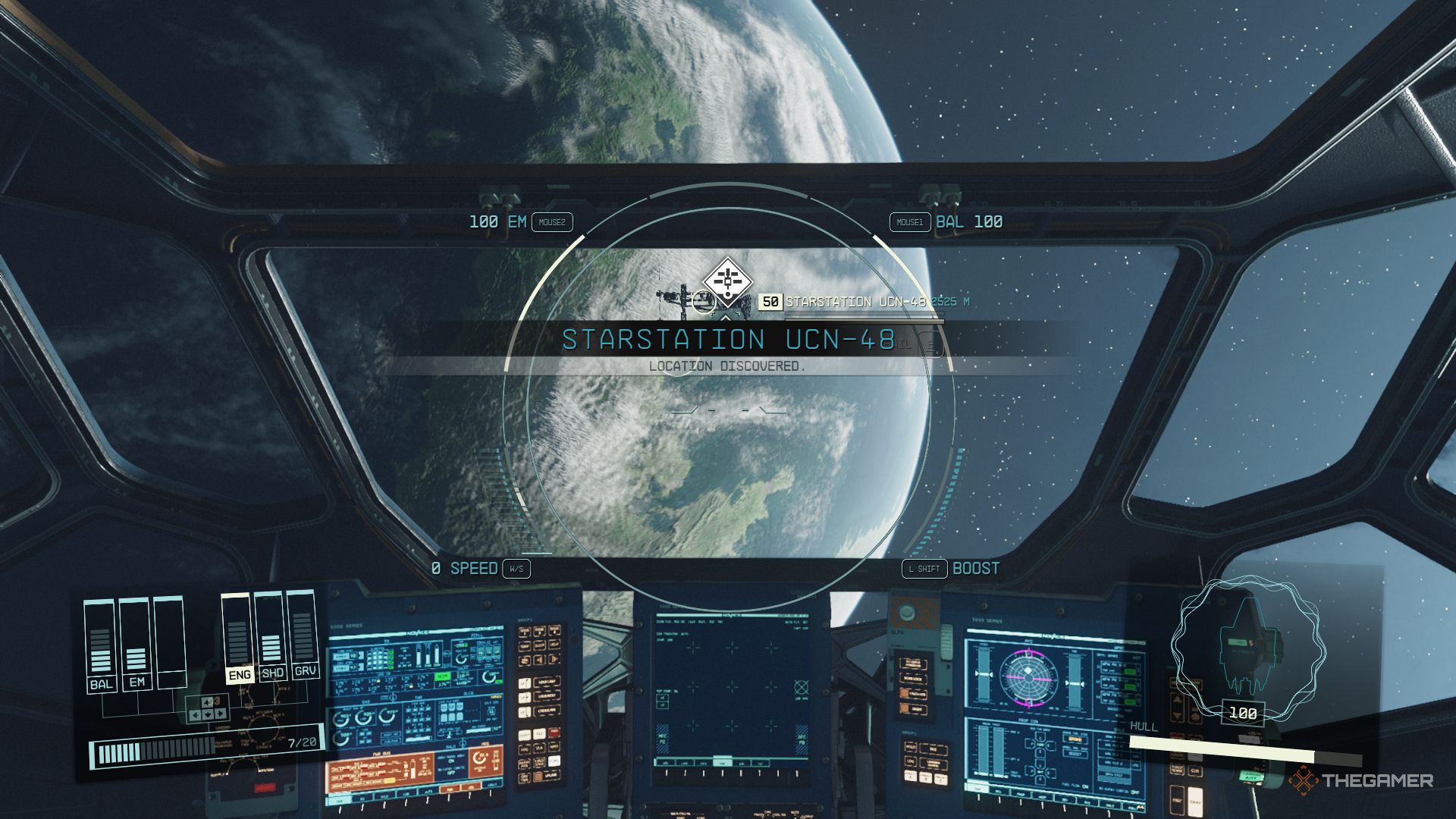Viewport: 1456px width, 819px height.
Task: Click the down arrow to lower power
Action: pos(208,715)
